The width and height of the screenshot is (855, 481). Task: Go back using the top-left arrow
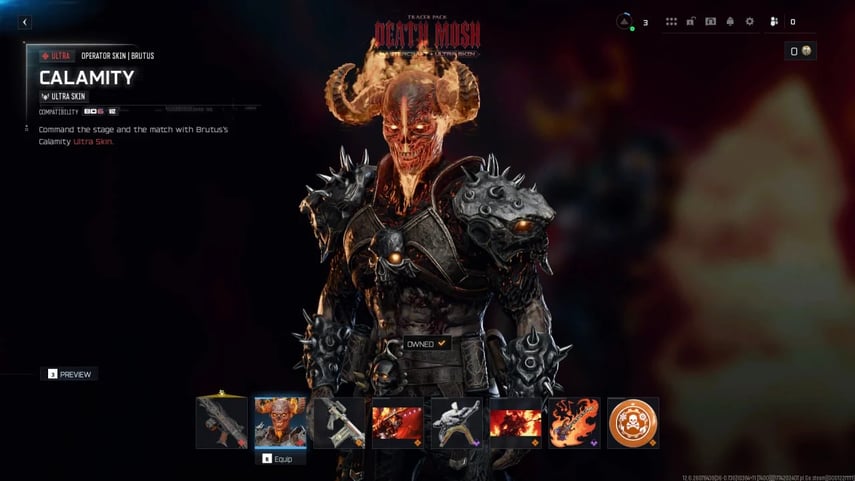(x=25, y=22)
